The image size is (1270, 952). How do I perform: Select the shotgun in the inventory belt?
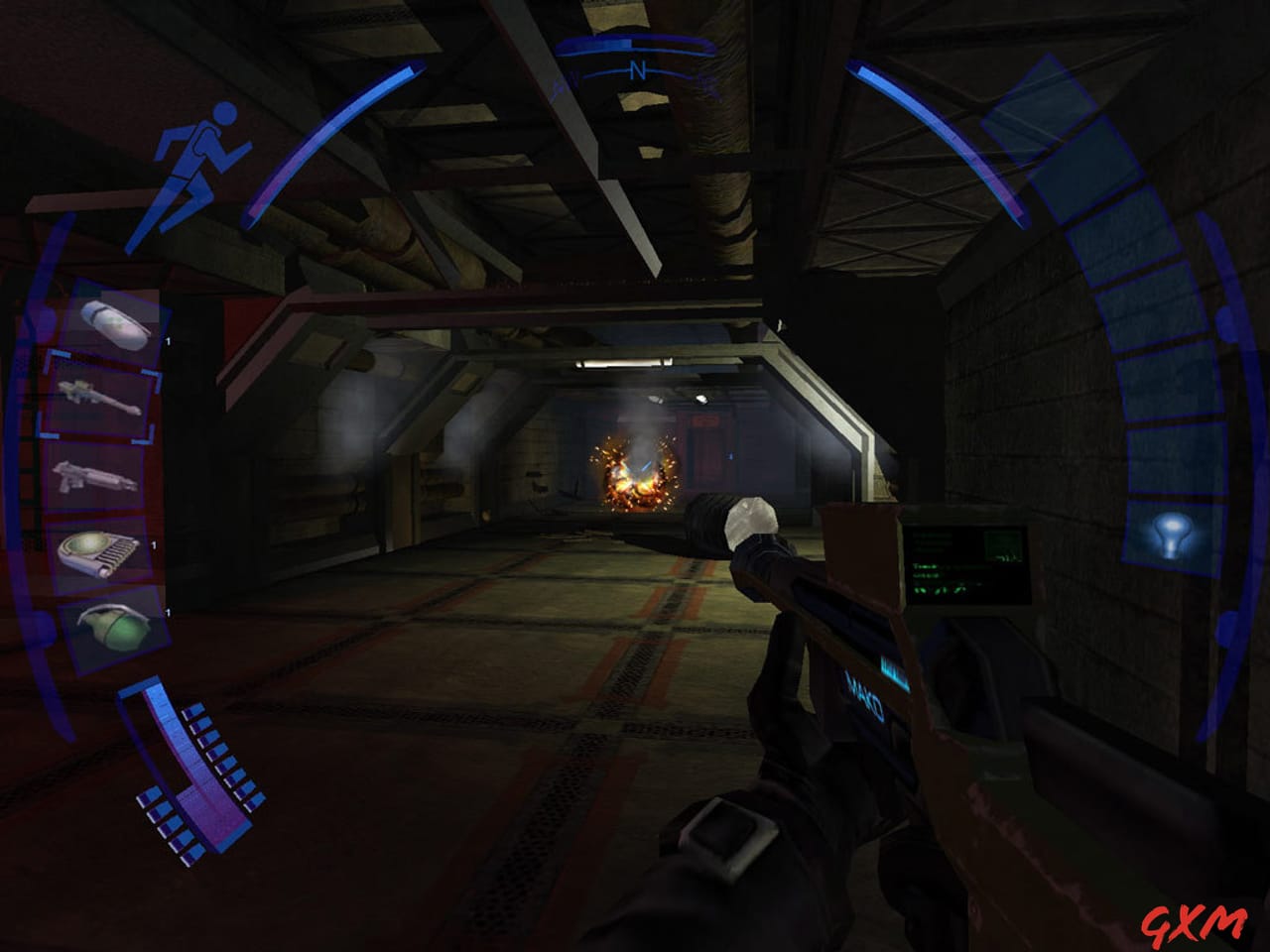point(97,476)
